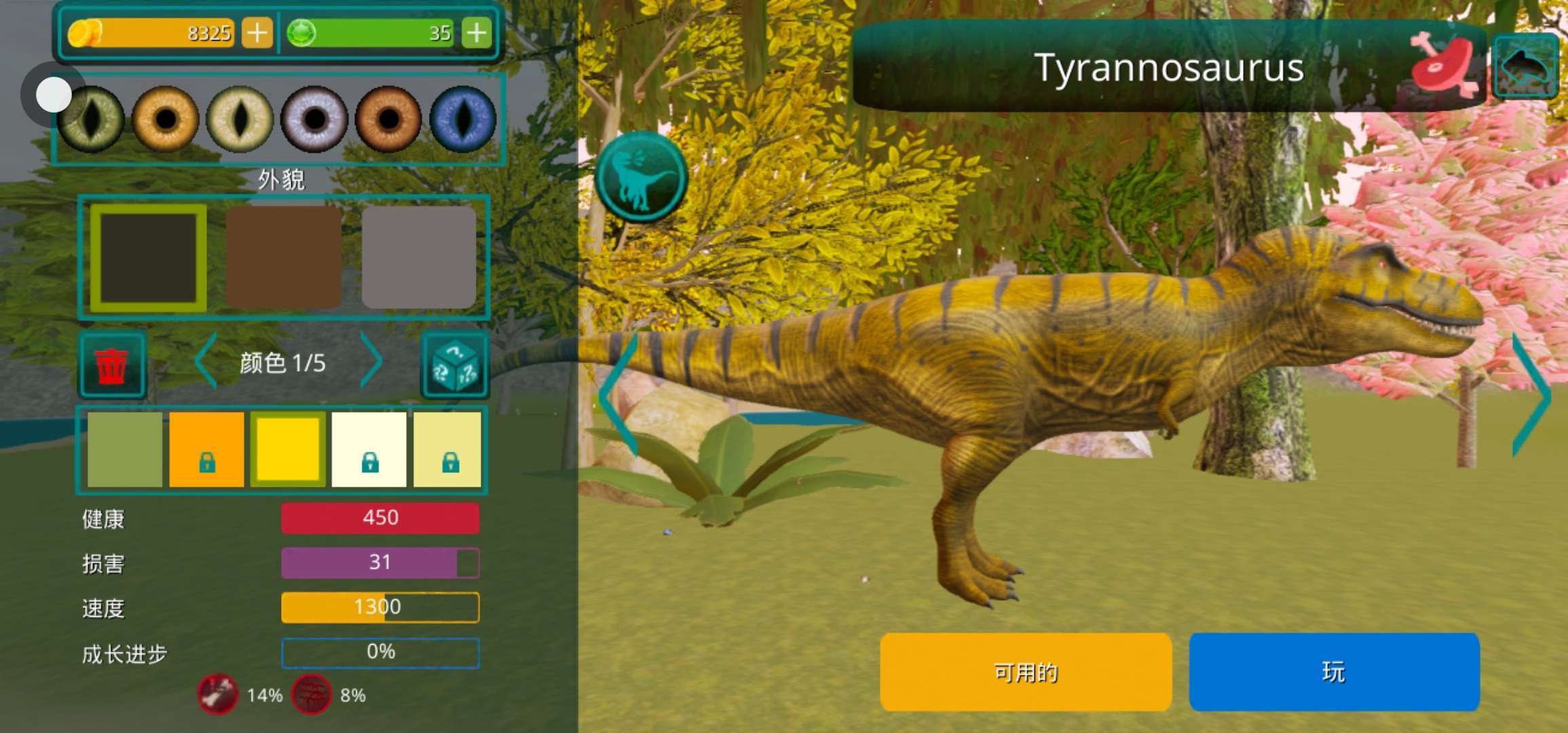Select the olive green color swatch

tap(125, 449)
